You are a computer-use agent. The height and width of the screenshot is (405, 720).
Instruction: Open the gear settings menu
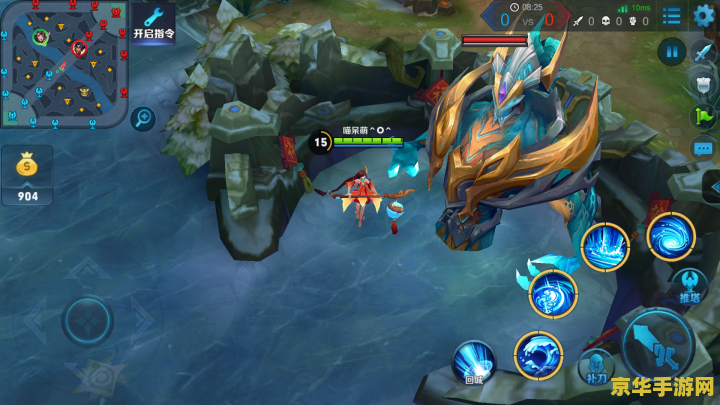click(x=704, y=15)
